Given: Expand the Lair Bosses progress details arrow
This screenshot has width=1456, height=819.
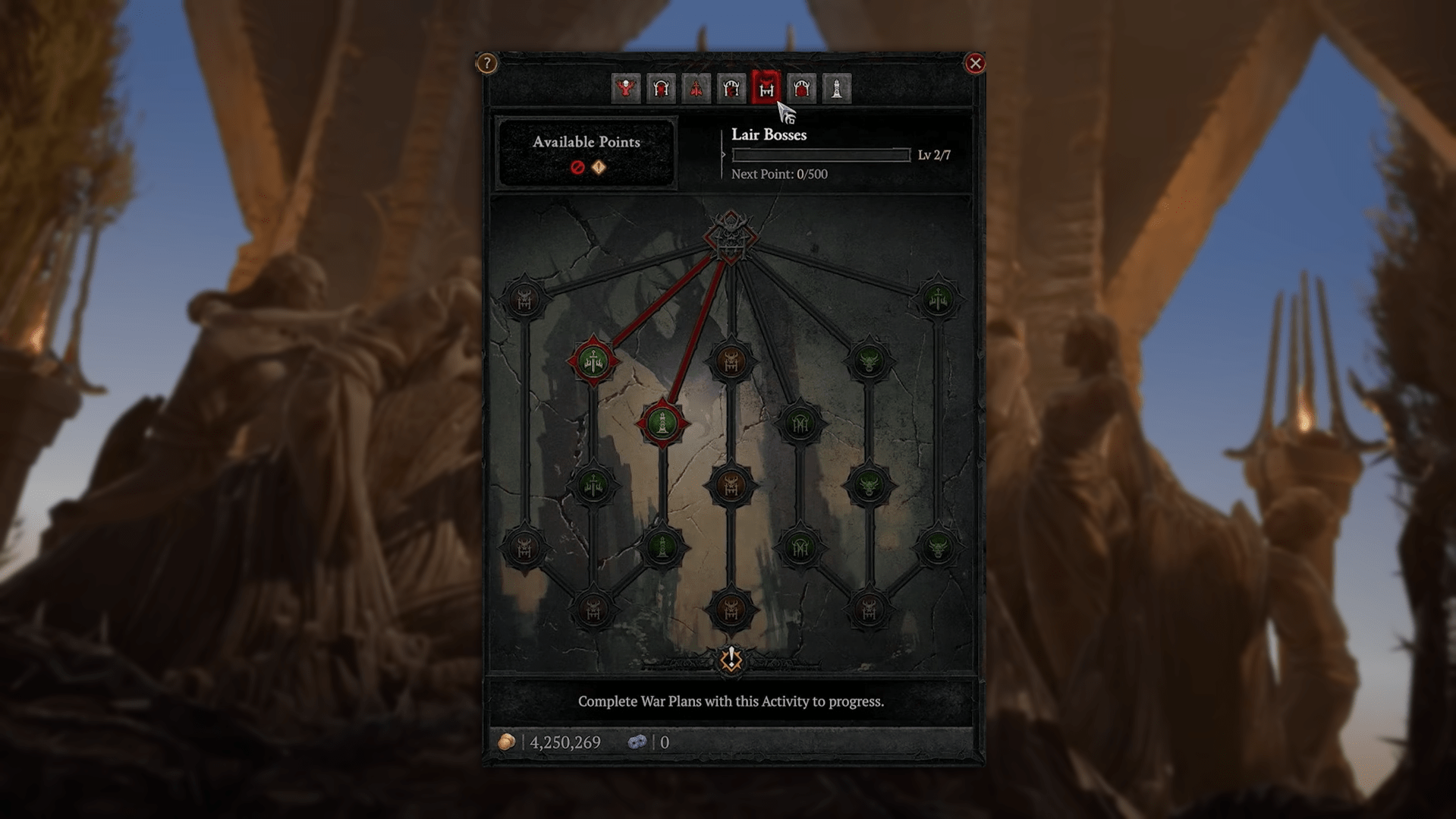Looking at the screenshot, I should pyautogui.click(x=722, y=154).
